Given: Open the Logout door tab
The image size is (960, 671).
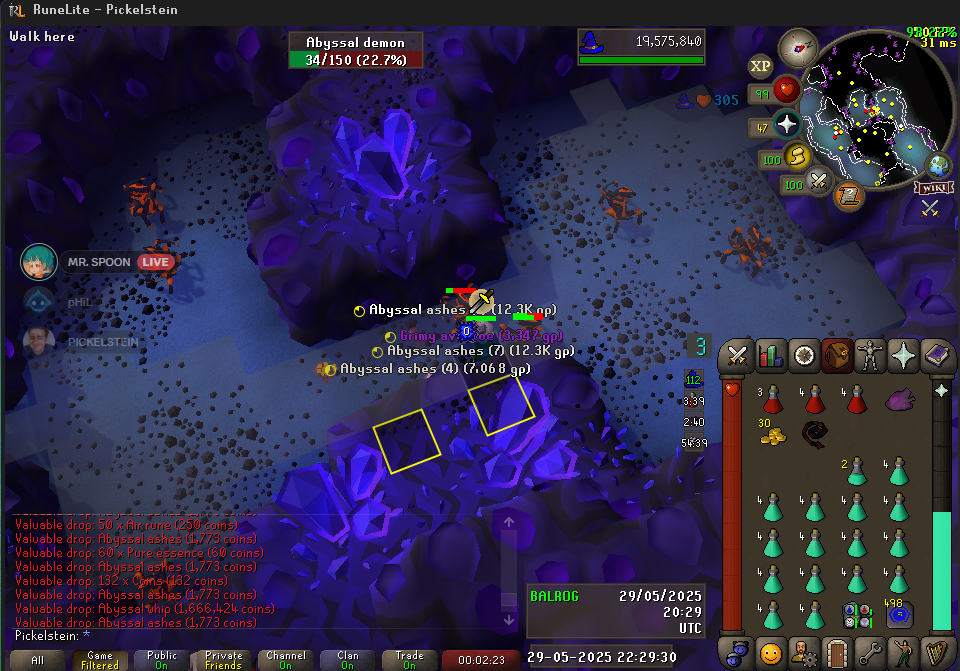Looking at the screenshot, I should [838, 653].
